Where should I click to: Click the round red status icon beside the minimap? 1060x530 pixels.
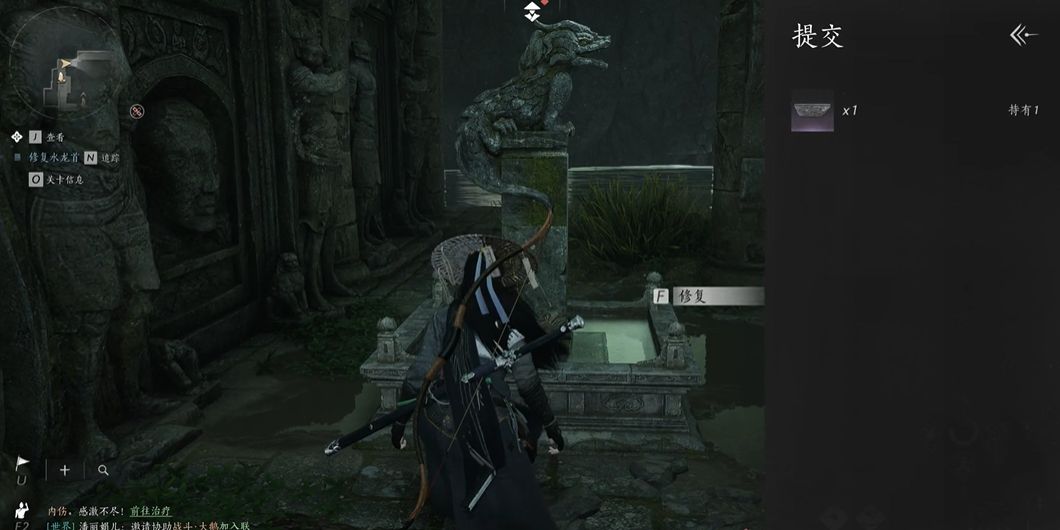pos(137,111)
